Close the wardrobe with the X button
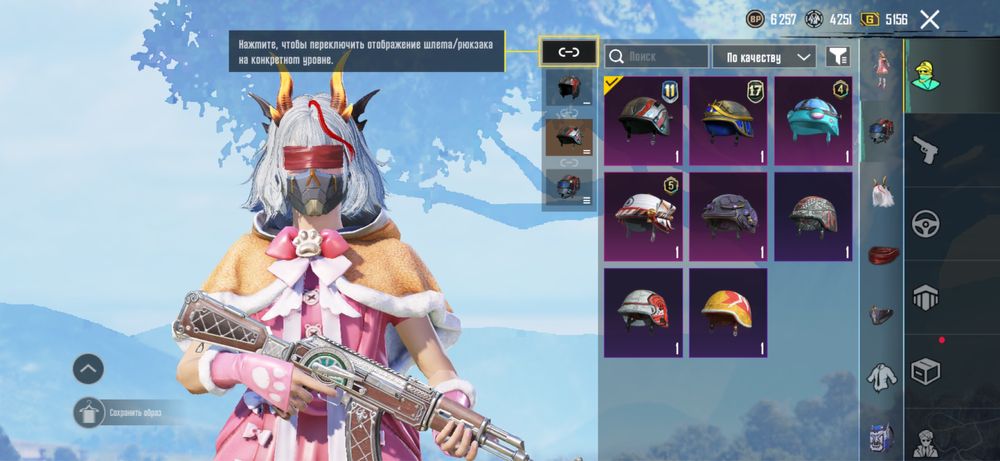1000x461 pixels. pos(930,19)
